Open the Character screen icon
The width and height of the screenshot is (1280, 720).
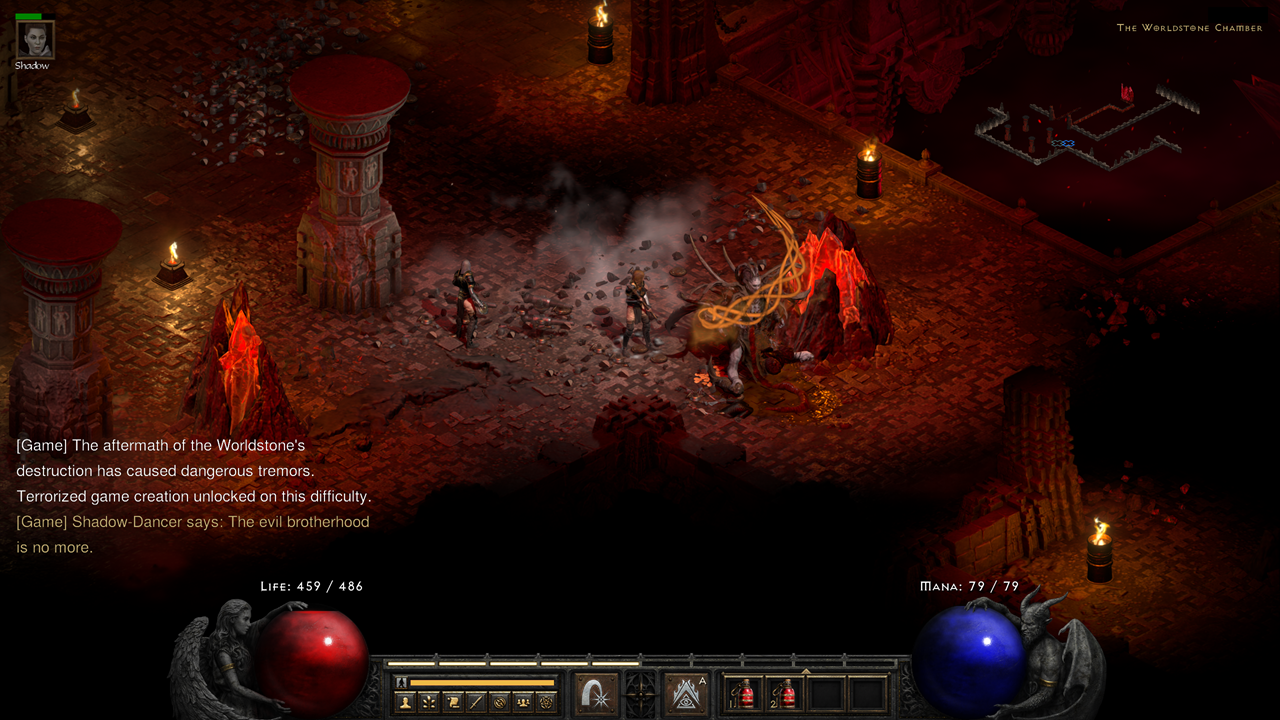pos(404,699)
